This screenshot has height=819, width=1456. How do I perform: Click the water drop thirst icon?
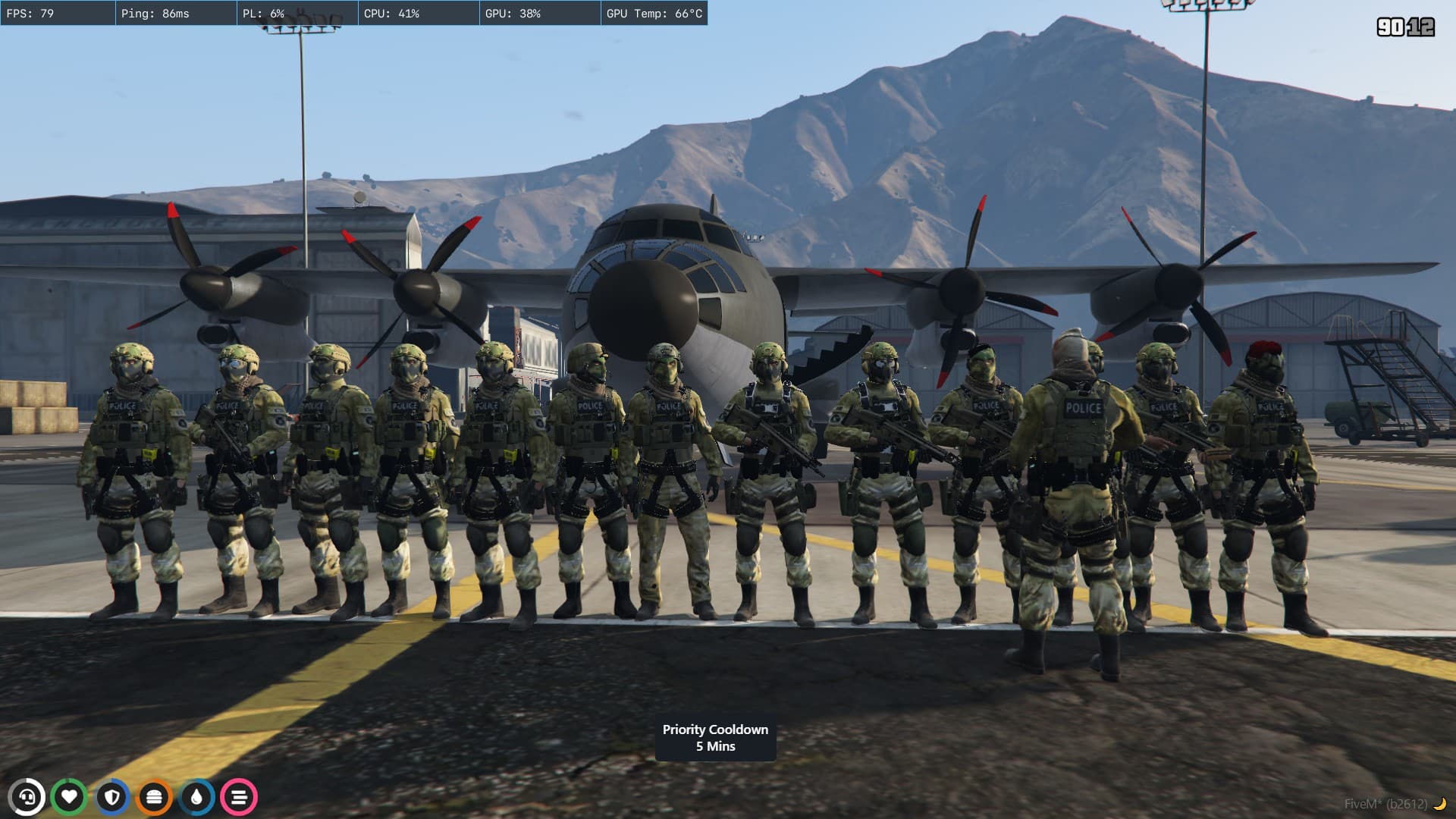coord(196,797)
